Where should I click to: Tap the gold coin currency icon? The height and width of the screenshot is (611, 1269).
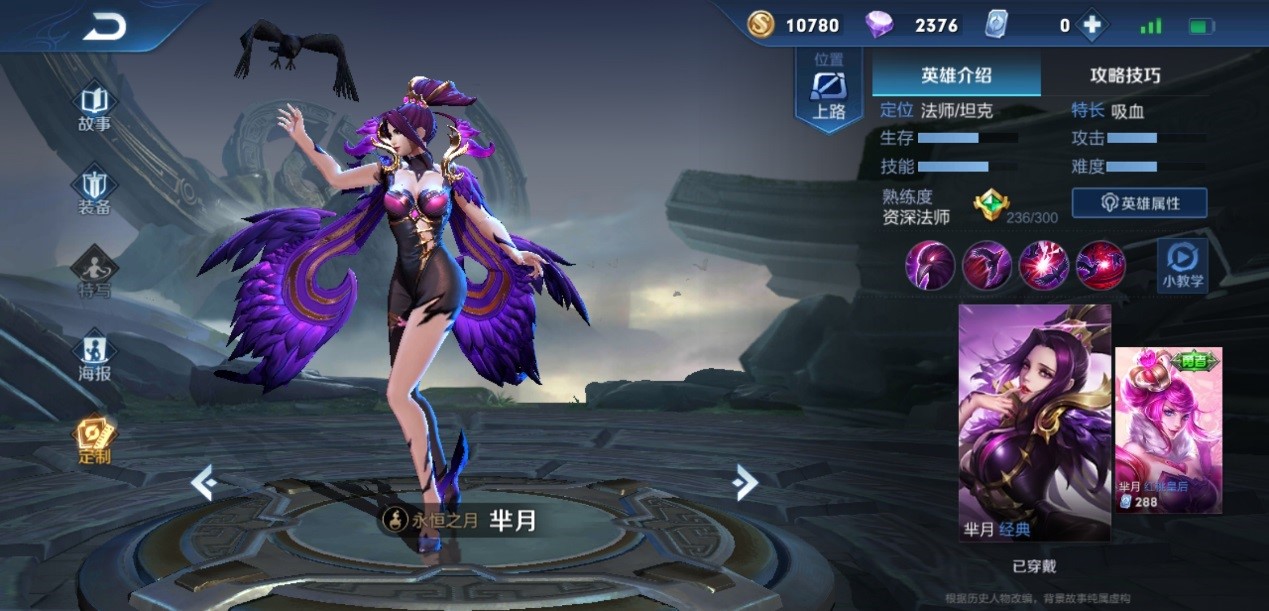[x=760, y=25]
